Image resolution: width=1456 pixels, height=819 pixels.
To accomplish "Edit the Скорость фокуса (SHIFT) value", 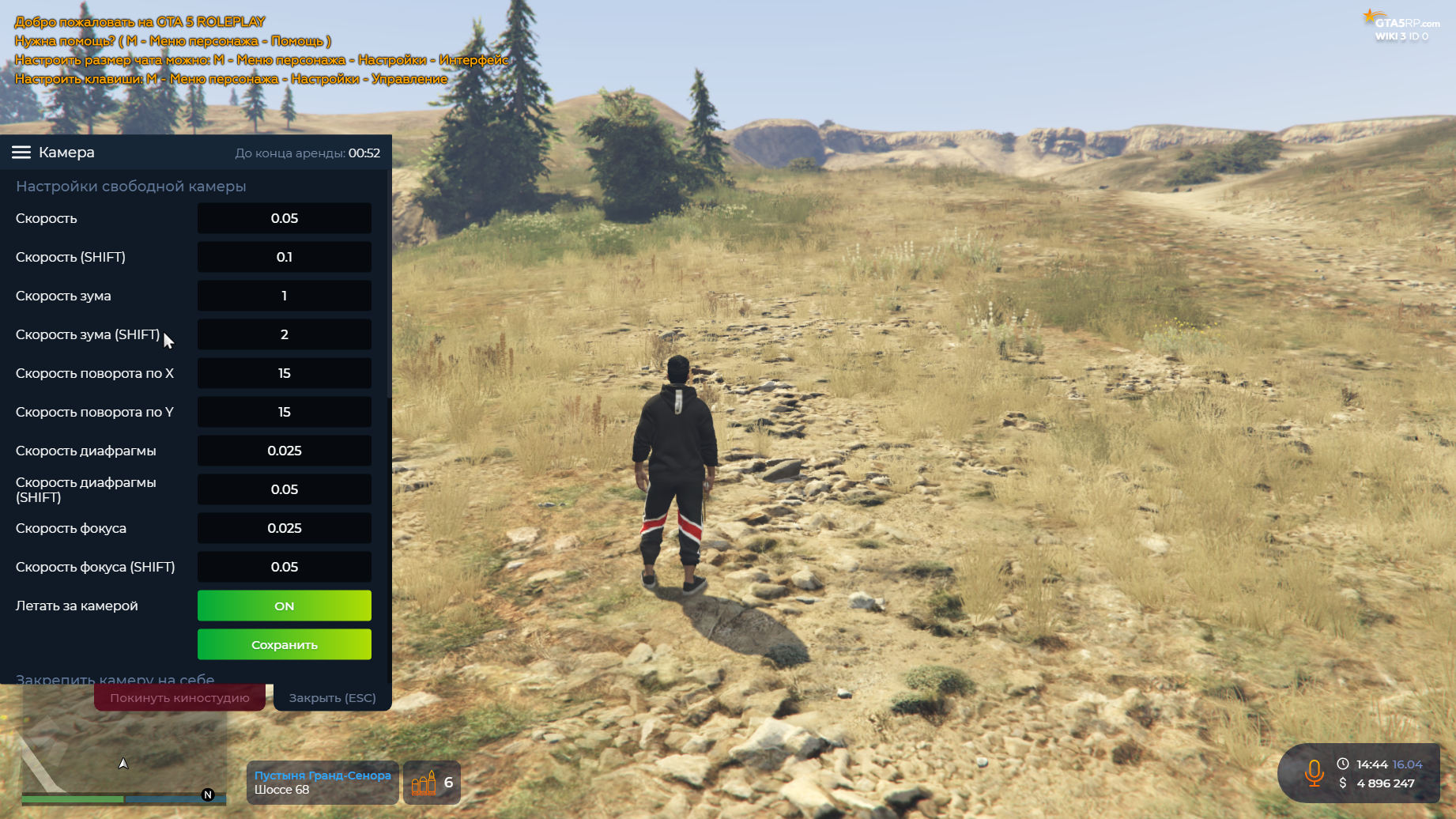I will pos(284,567).
